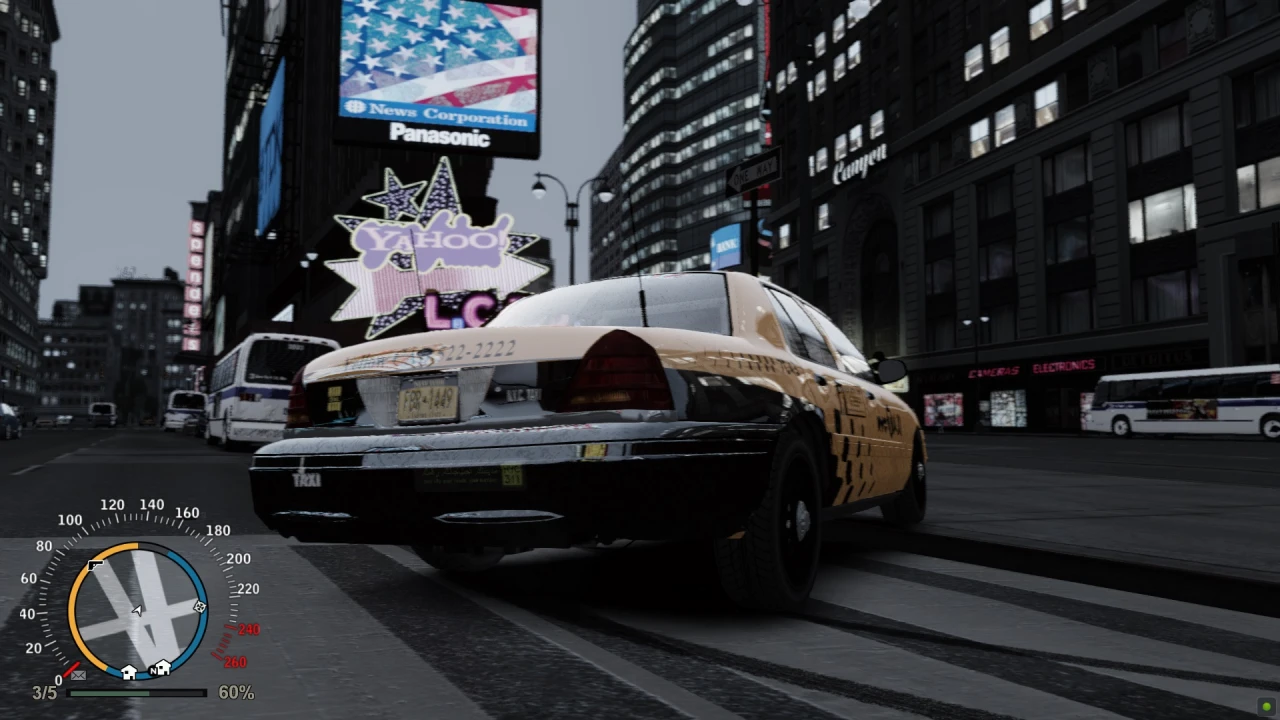1280x720 pixels.
Task: Click the waypoint marker on the radar's right edge
Action: coord(200,607)
